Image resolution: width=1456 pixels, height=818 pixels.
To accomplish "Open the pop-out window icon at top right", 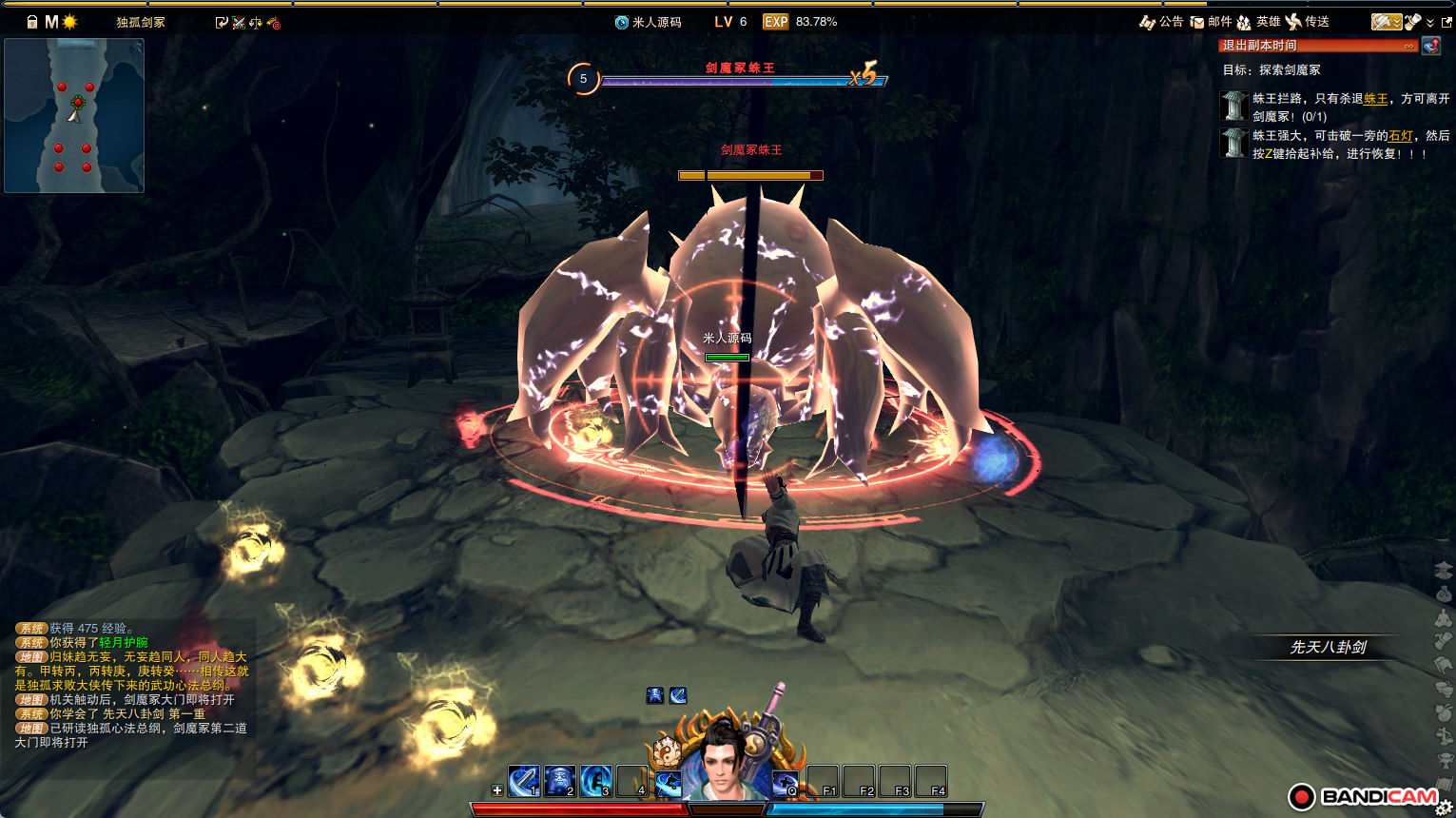I will point(1446,22).
